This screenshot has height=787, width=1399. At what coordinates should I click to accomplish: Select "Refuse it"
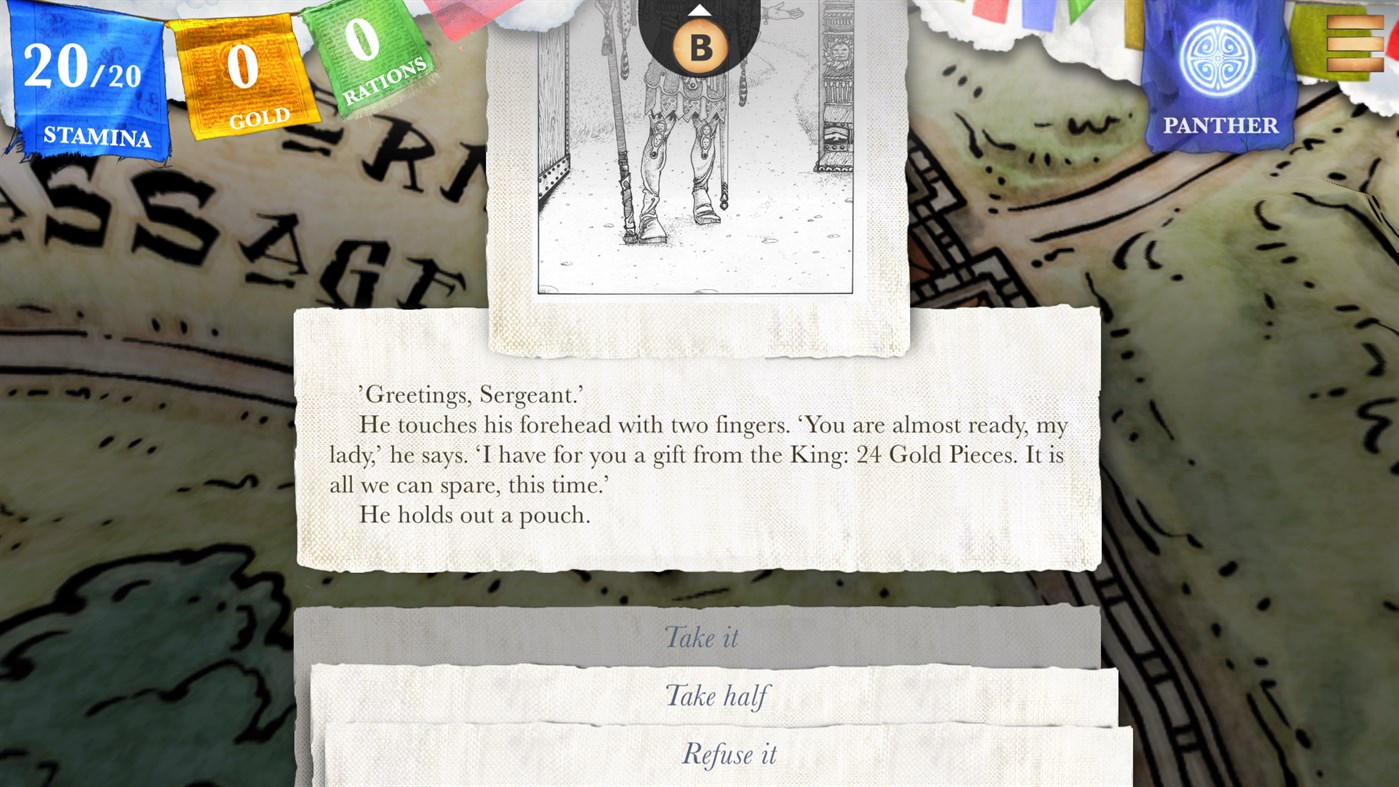729,754
